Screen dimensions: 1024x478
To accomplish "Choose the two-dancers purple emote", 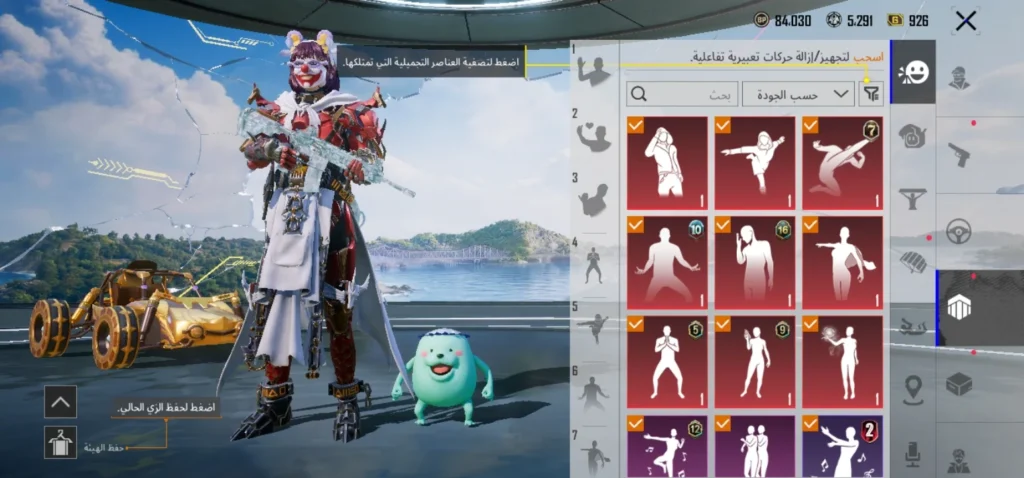I will (754, 446).
